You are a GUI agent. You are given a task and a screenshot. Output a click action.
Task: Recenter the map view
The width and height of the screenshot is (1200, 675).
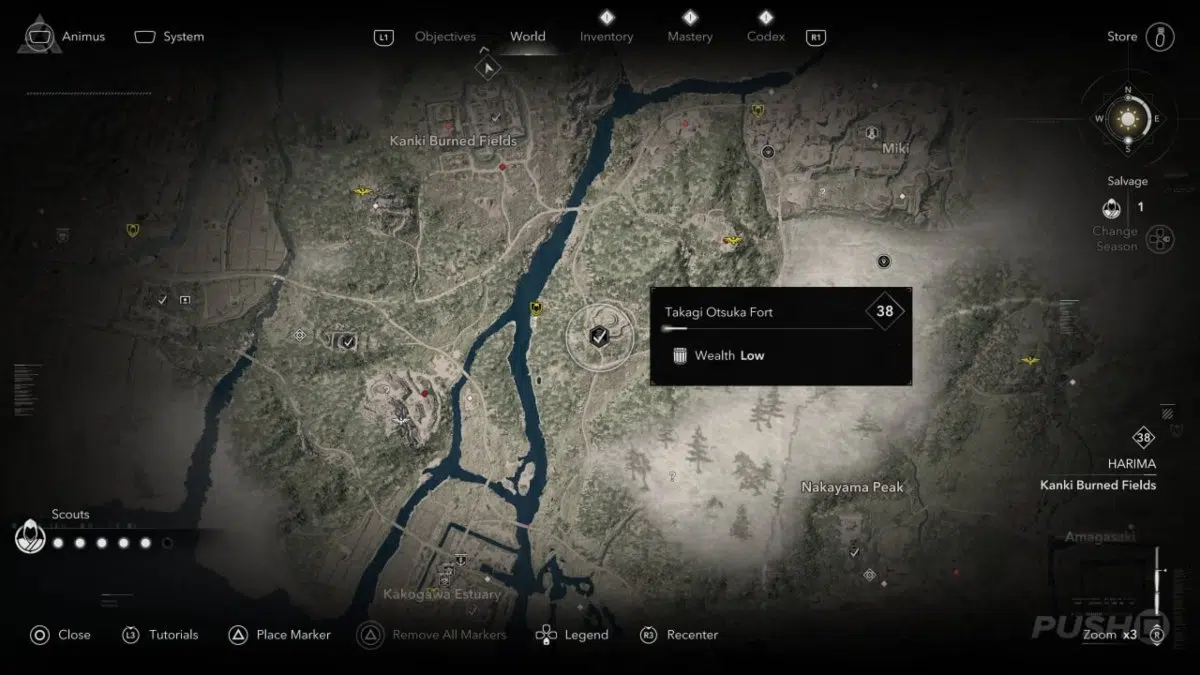click(x=692, y=634)
